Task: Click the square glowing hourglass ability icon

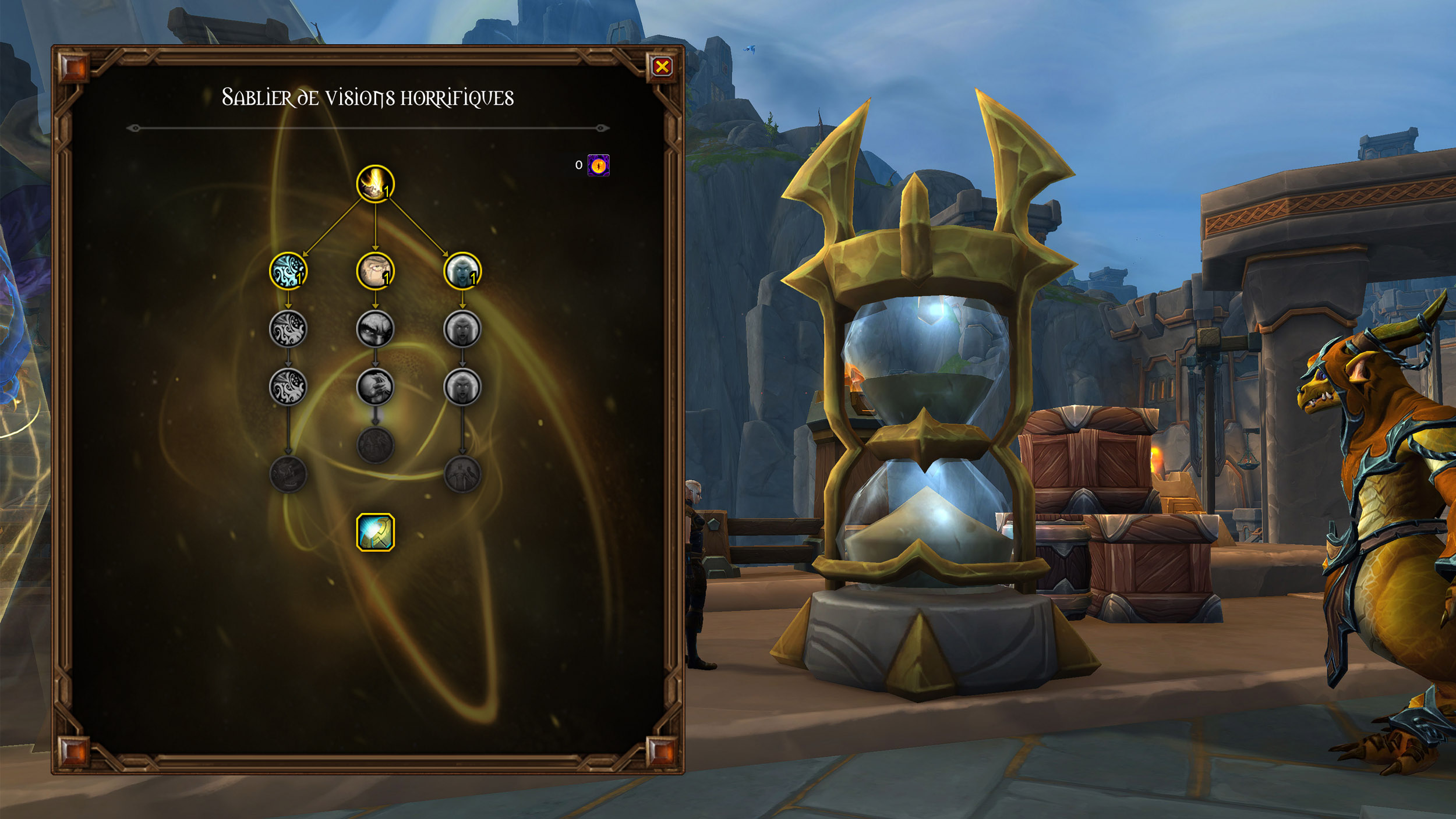Action: coord(375,532)
